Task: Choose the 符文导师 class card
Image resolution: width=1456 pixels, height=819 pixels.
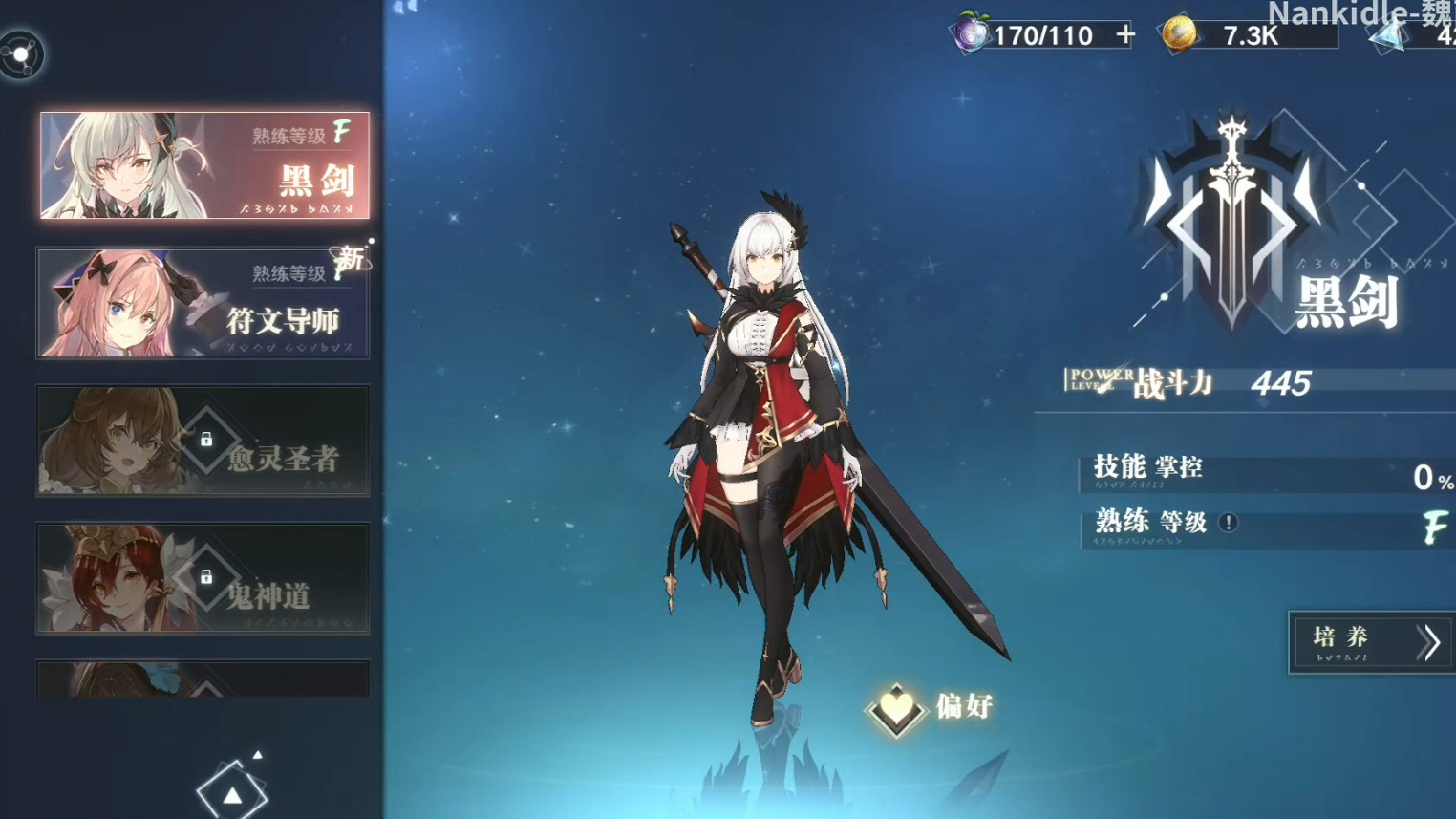Action: tap(203, 303)
